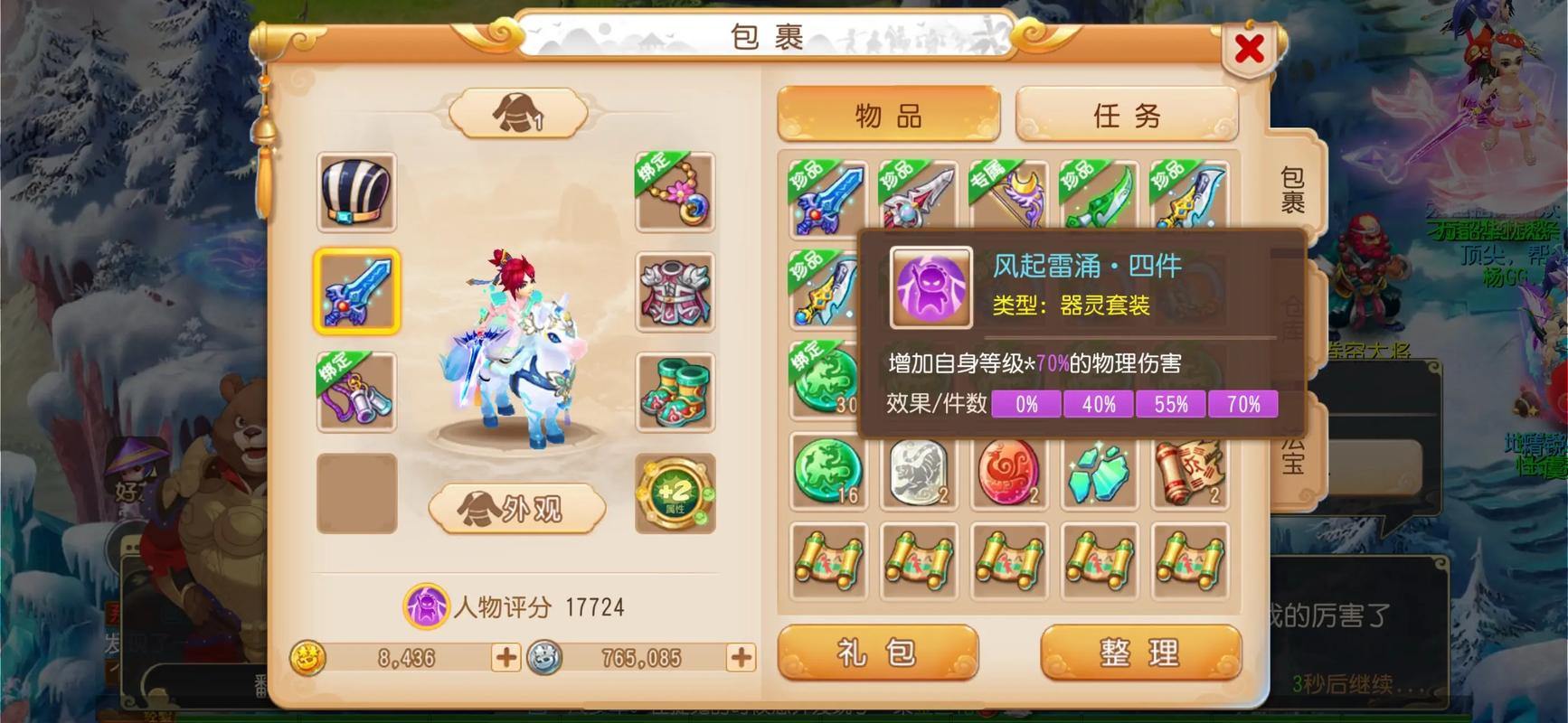Viewport: 1568px width, 723px height.
Task: Click the red phoenix medallion item
Action: (1008, 470)
